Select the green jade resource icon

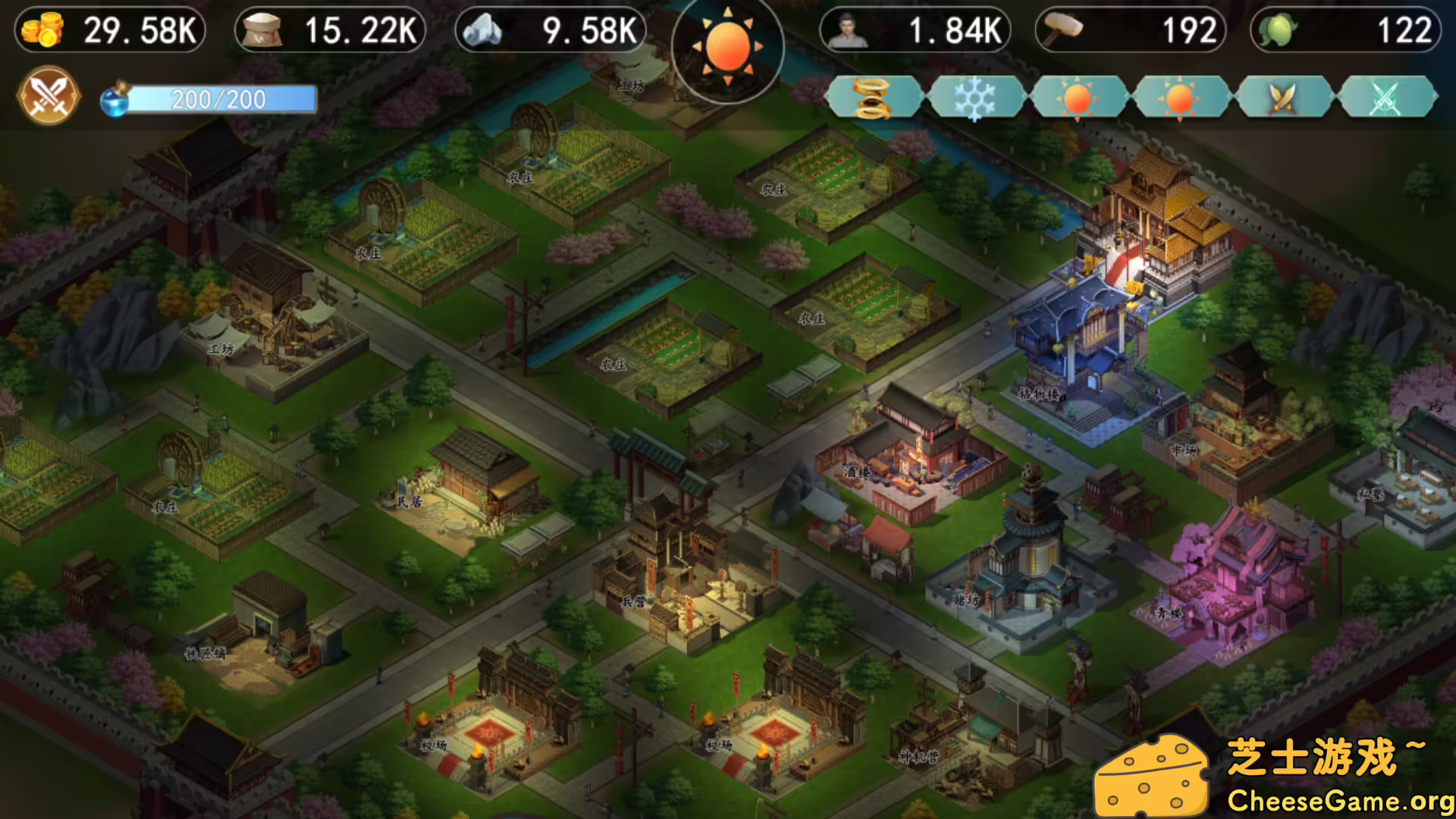coord(1278,30)
